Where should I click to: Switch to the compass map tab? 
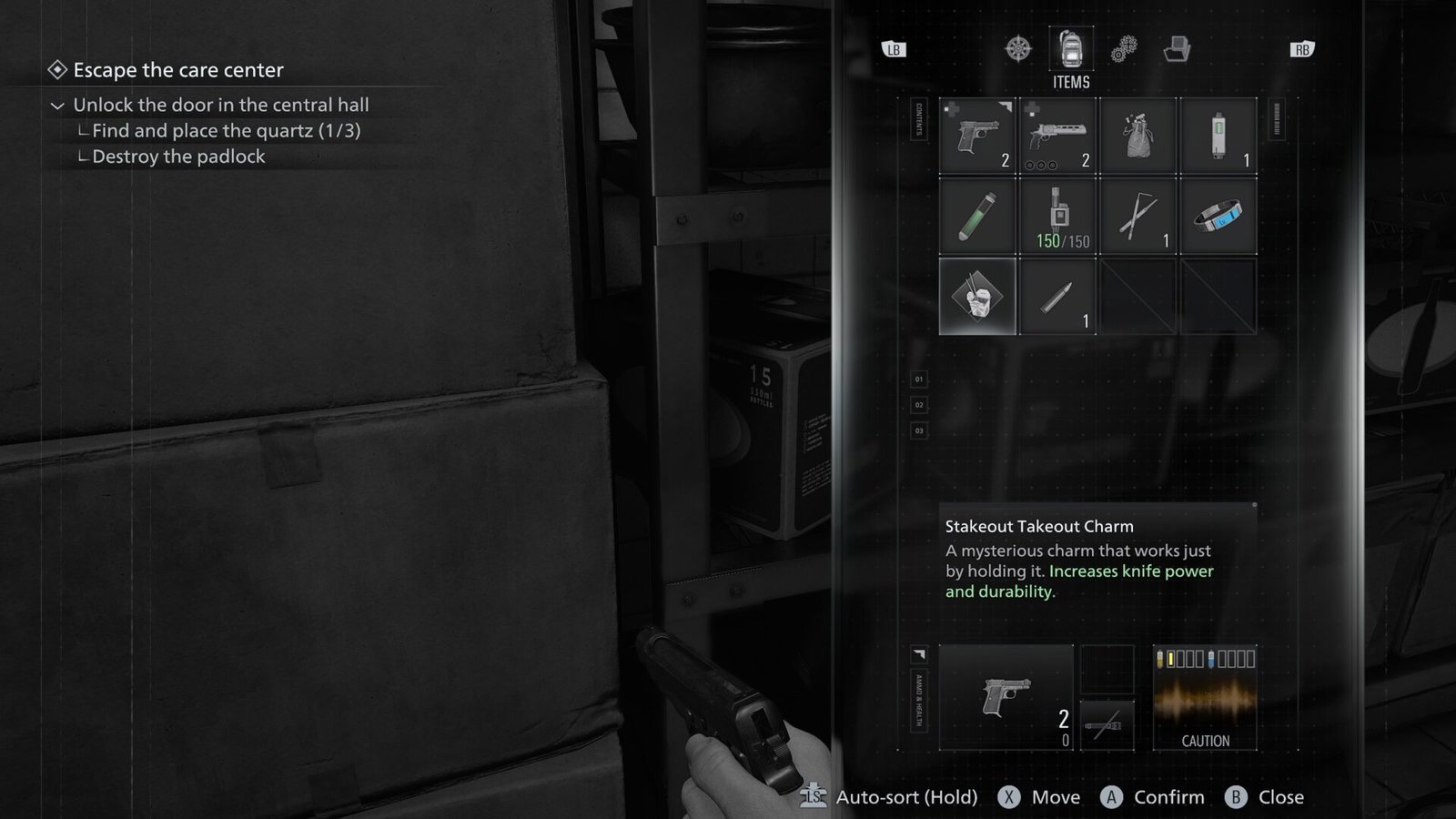1018,48
